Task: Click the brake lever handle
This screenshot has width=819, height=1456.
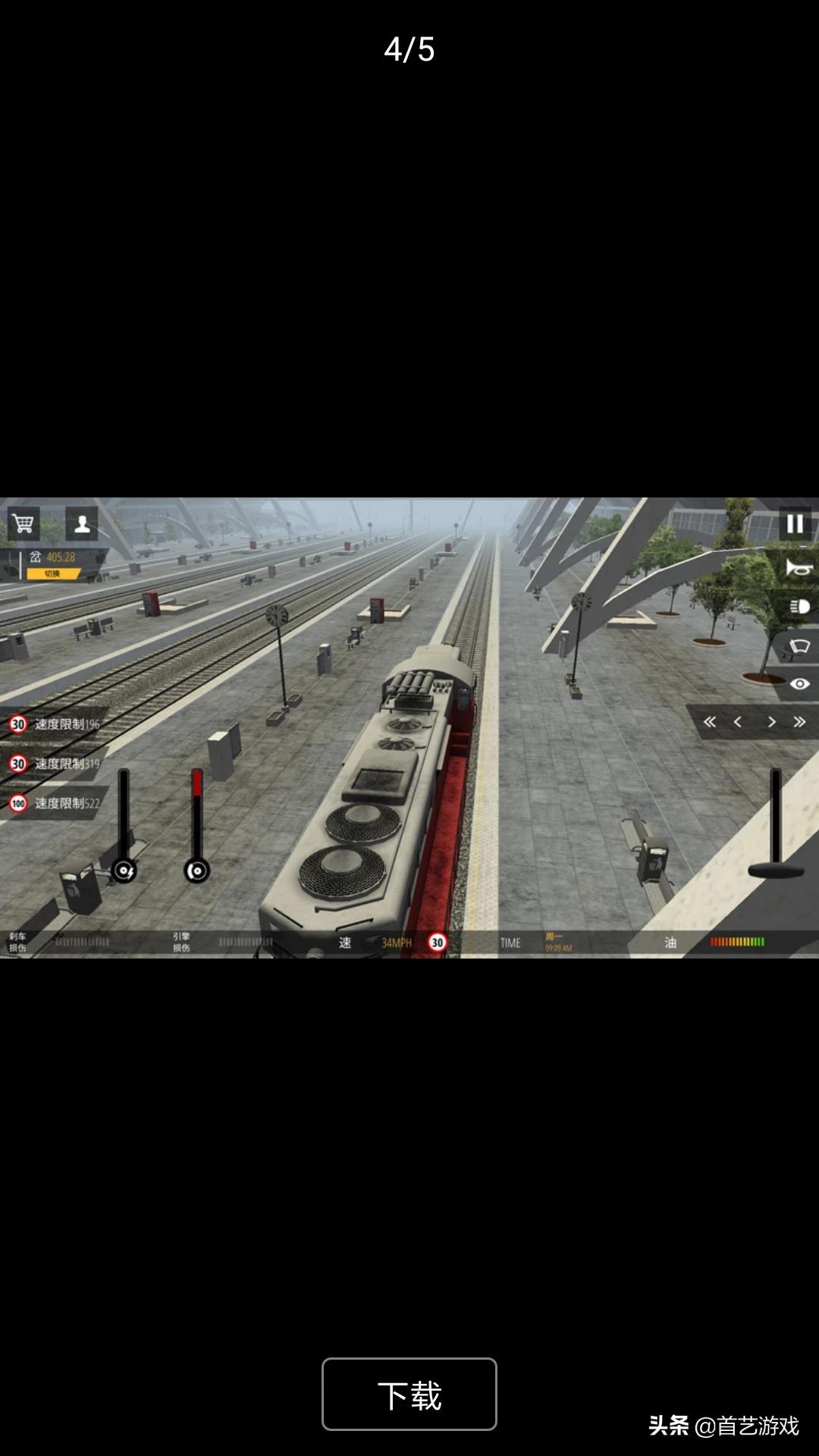Action: coord(776,870)
